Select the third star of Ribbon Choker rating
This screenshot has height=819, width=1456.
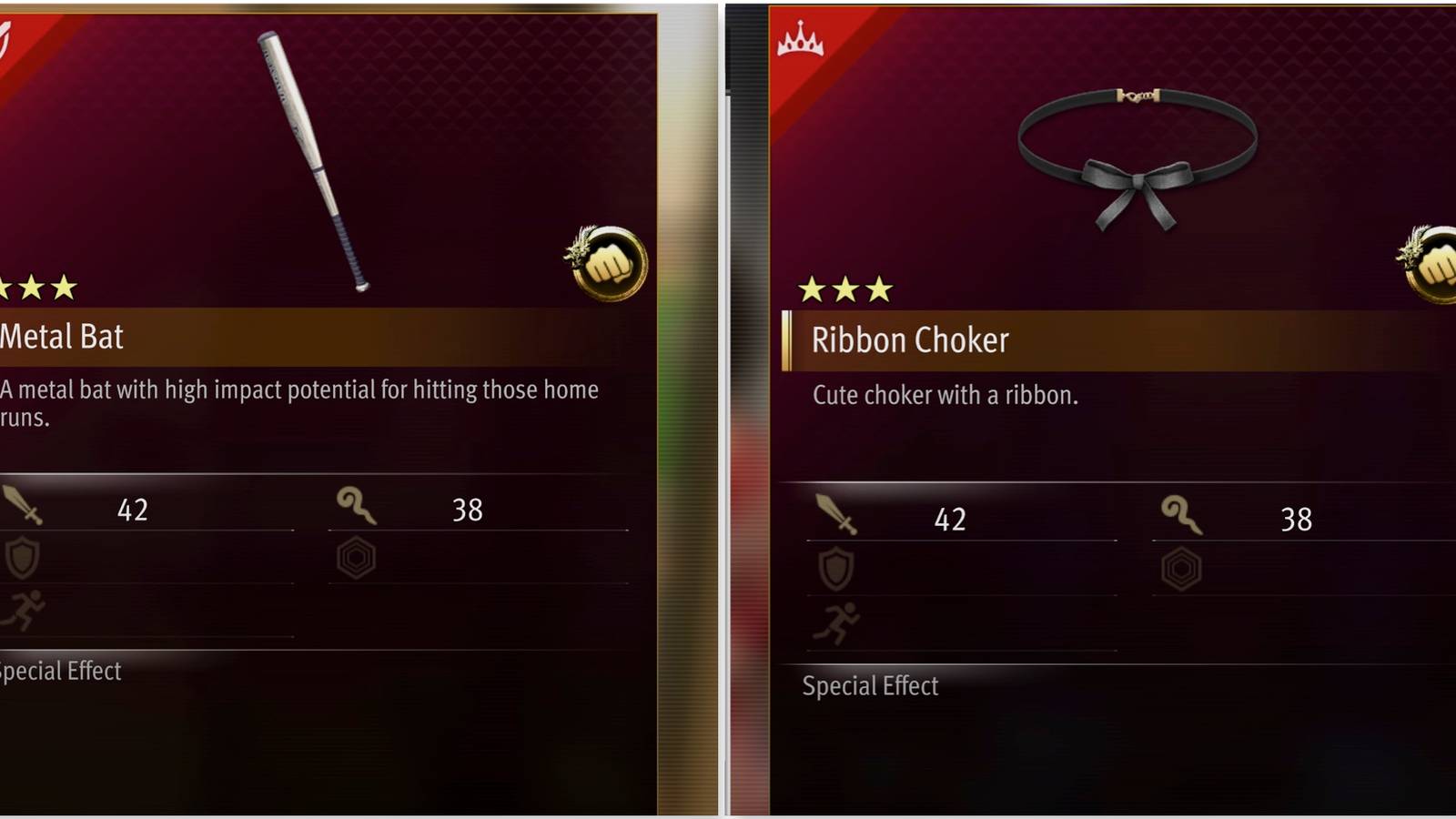881,290
